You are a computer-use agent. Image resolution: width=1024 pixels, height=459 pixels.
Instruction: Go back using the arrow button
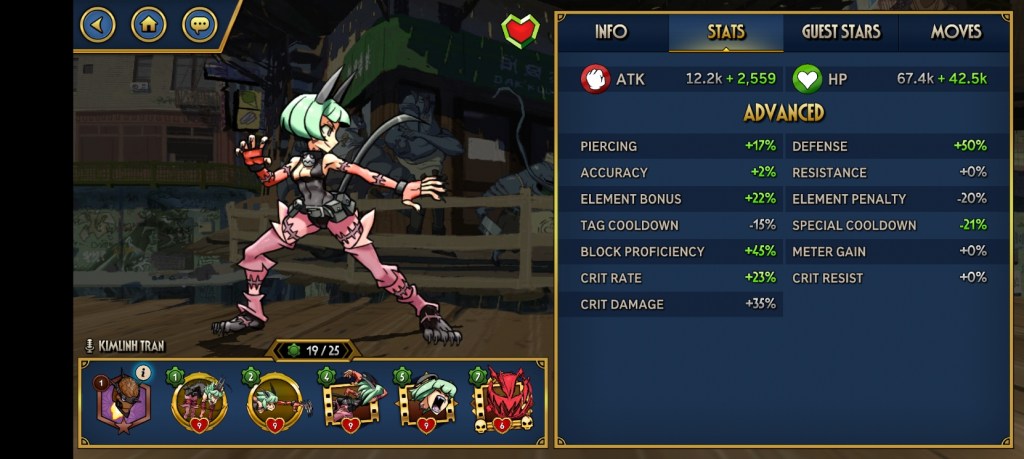click(97, 24)
